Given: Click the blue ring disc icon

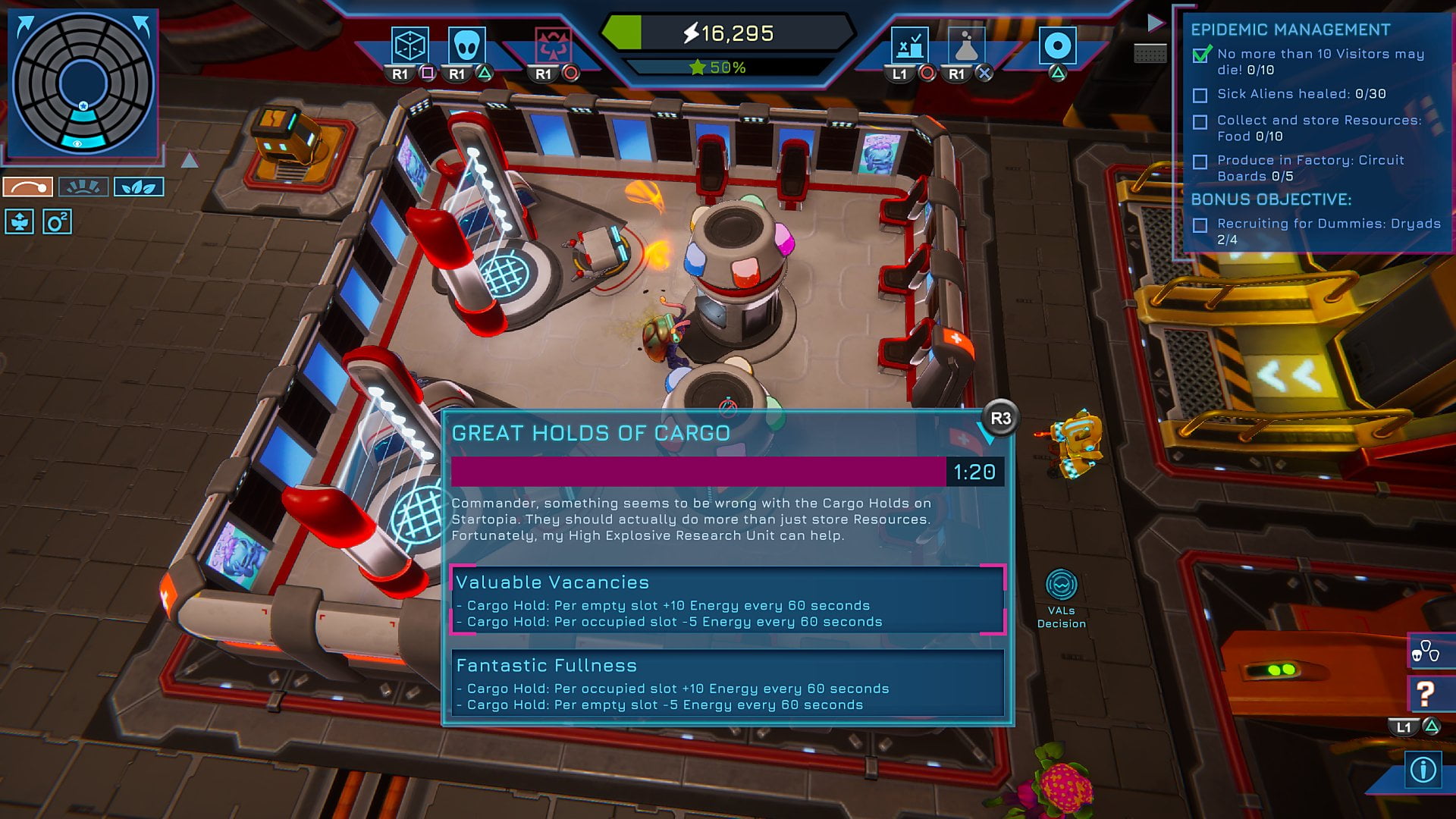Looking at the screenshot, I should [x=1057, y=45].
